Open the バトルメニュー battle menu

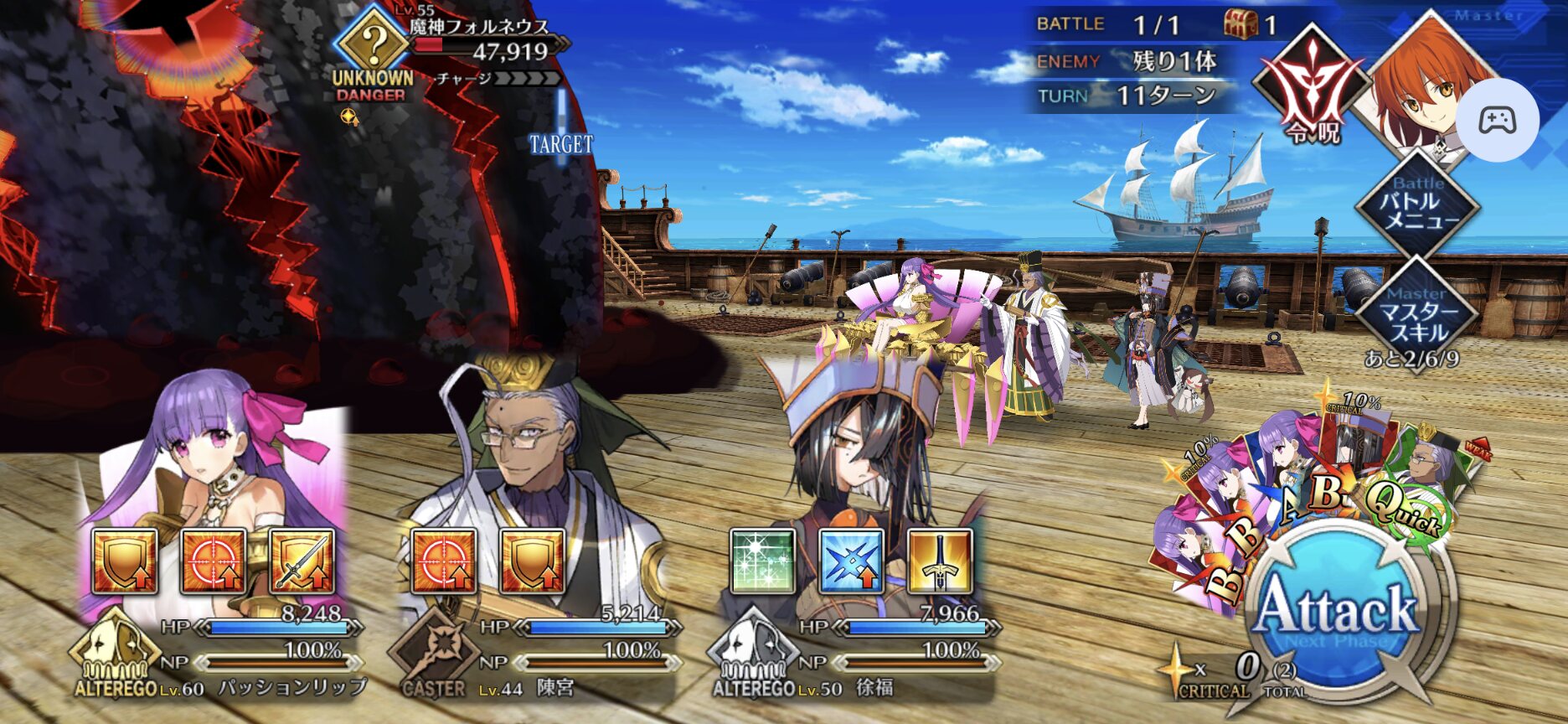(1418, 206)
